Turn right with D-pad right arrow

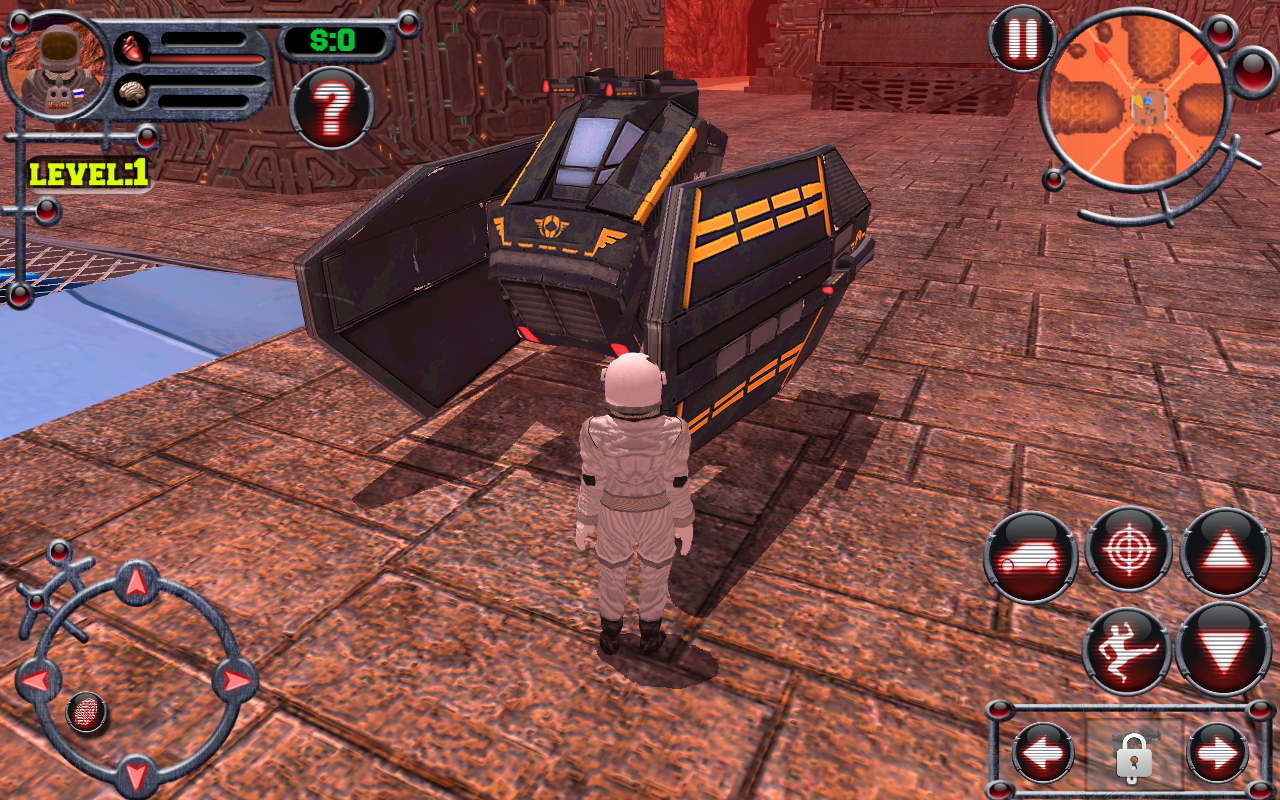pyautogui.click(x=235, y=681)
